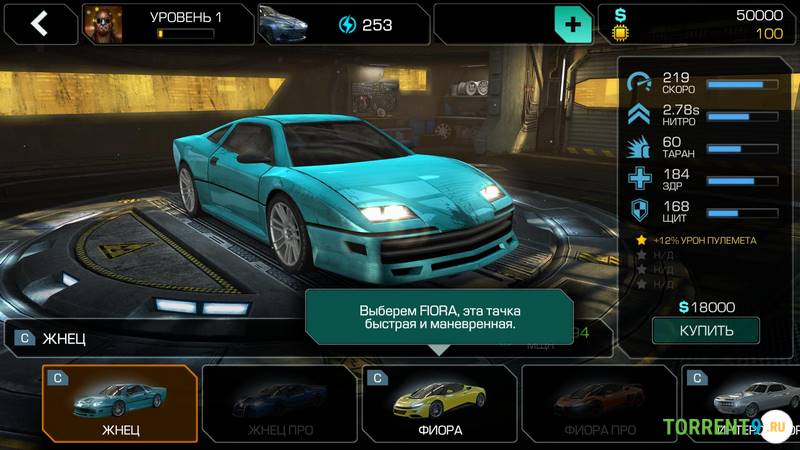
Task: Select the ЖНЕЦ car card
Action: pos(119,405)
